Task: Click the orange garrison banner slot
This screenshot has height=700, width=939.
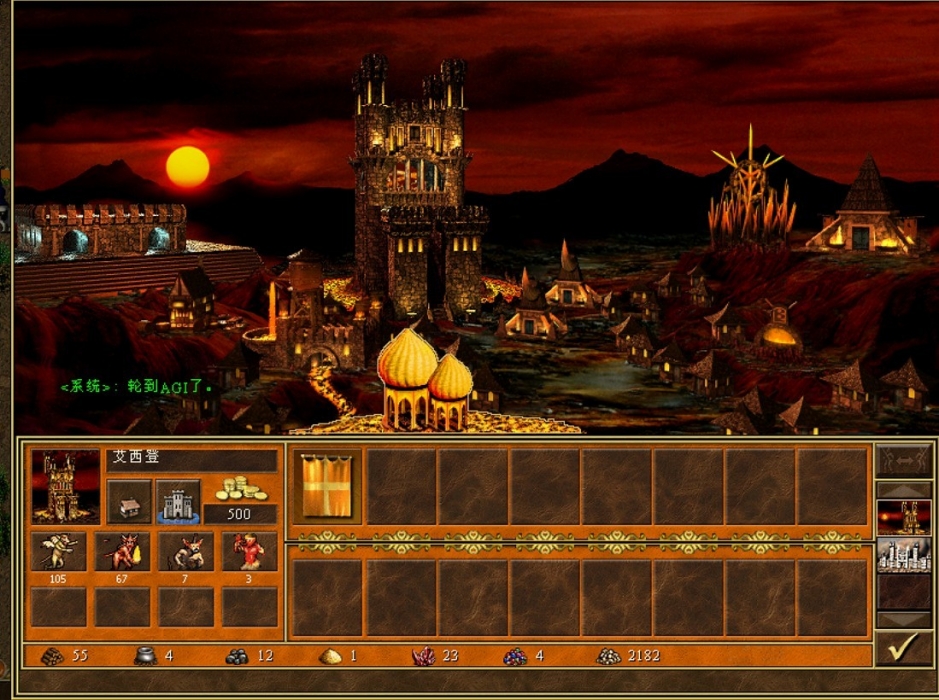Action: [326, 486]
